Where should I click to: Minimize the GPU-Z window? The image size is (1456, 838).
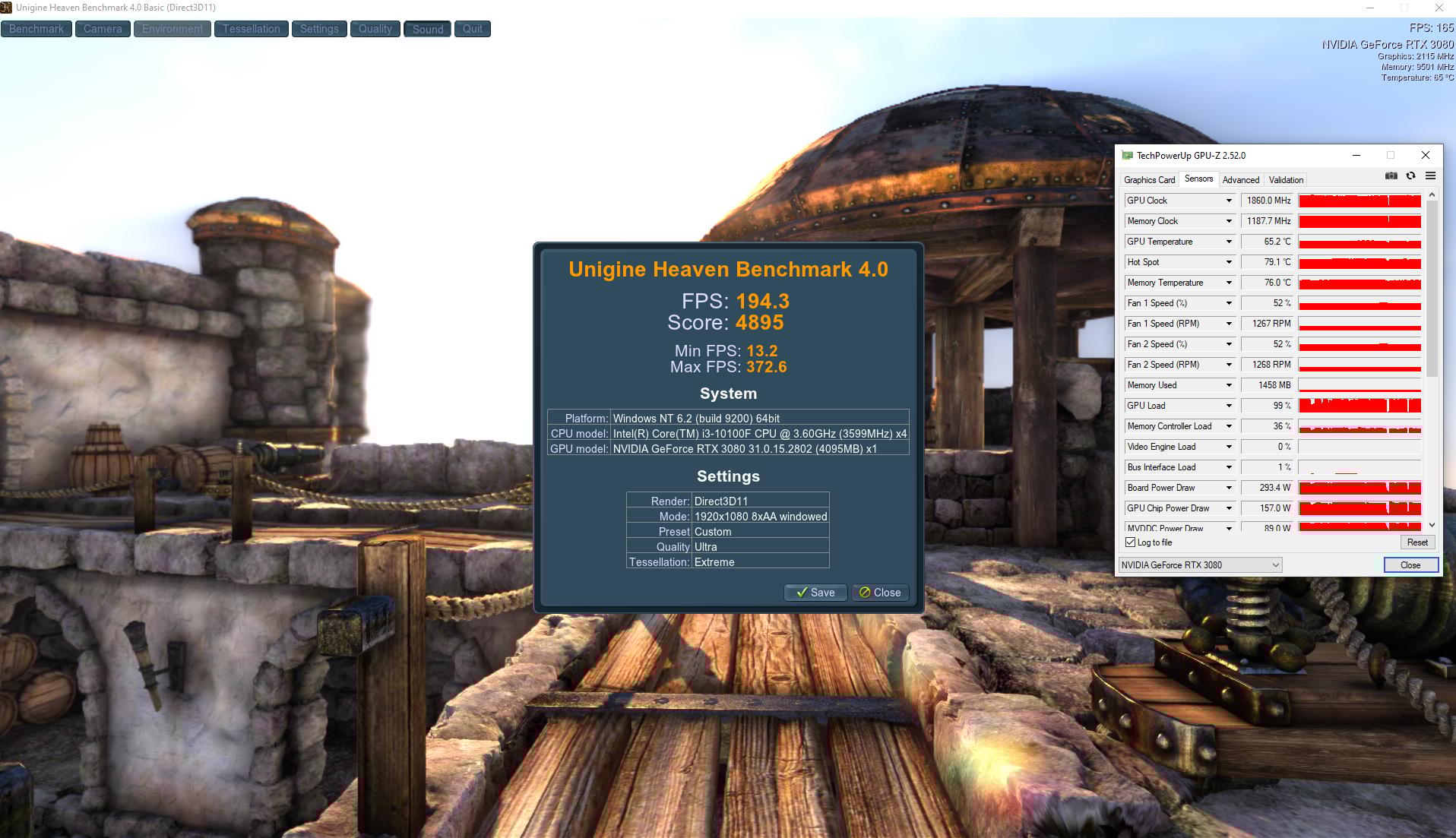1356,155
